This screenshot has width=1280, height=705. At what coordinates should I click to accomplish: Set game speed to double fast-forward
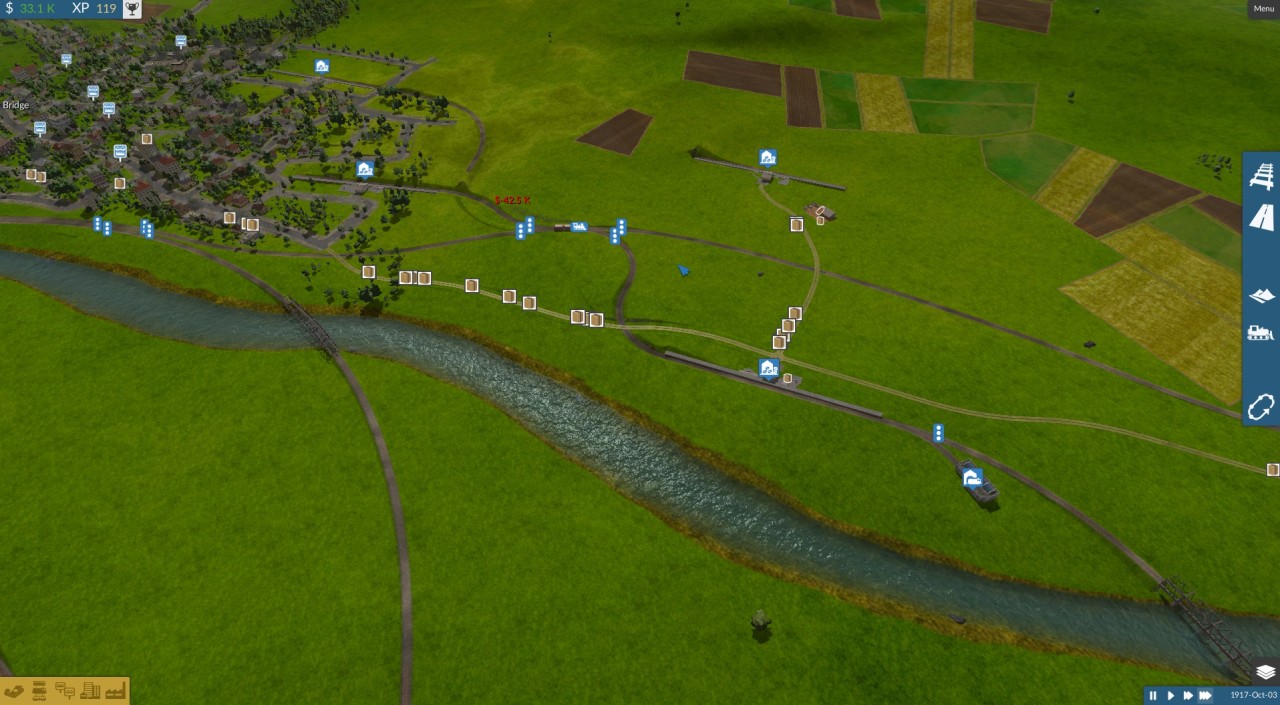1187,695
